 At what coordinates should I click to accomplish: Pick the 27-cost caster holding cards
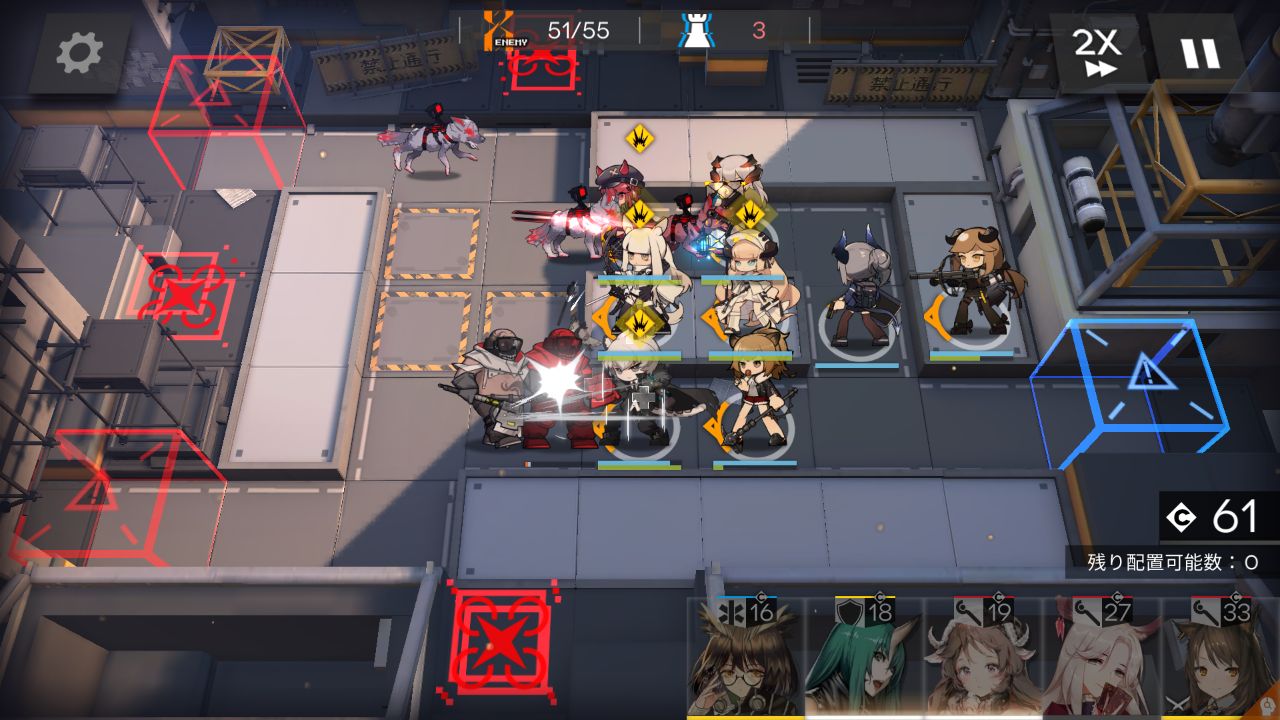pyautogui.click(x=1102, y=657)
